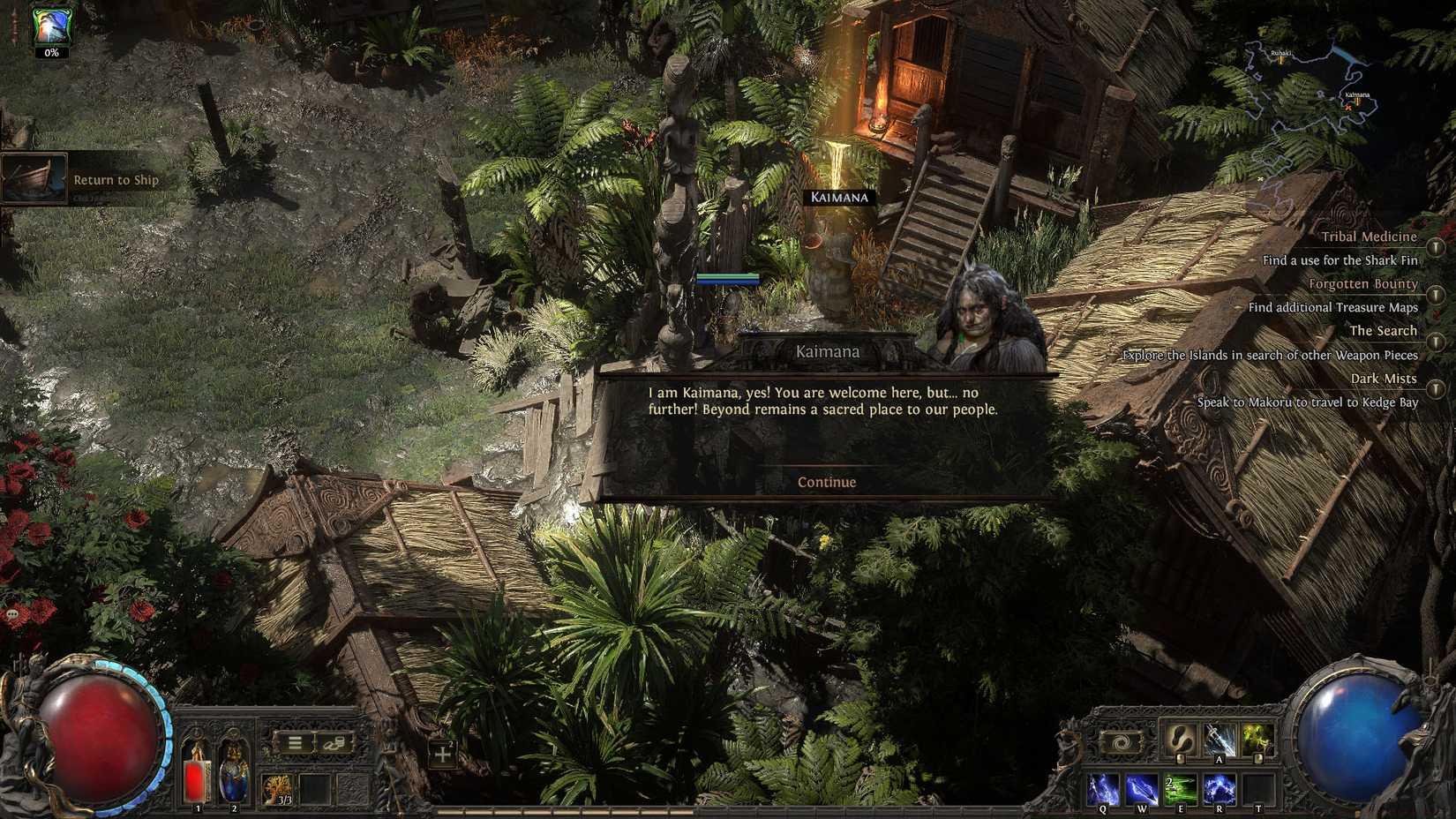1456x819 pixels.
Task: Toggle tracking on the Dark Mists quest
Action: click(x=1434, y=388)
